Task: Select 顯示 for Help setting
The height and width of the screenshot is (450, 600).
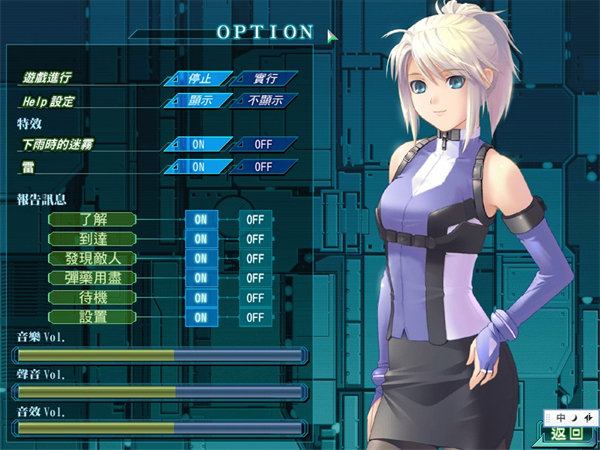Action: (198, 100)
